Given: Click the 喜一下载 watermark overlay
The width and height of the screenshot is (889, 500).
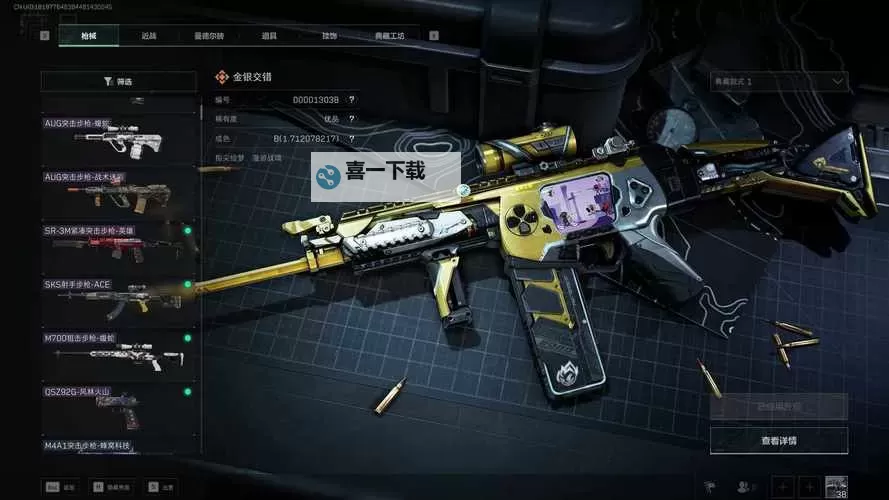Looking at the screenshot, I should click(385, 176).
